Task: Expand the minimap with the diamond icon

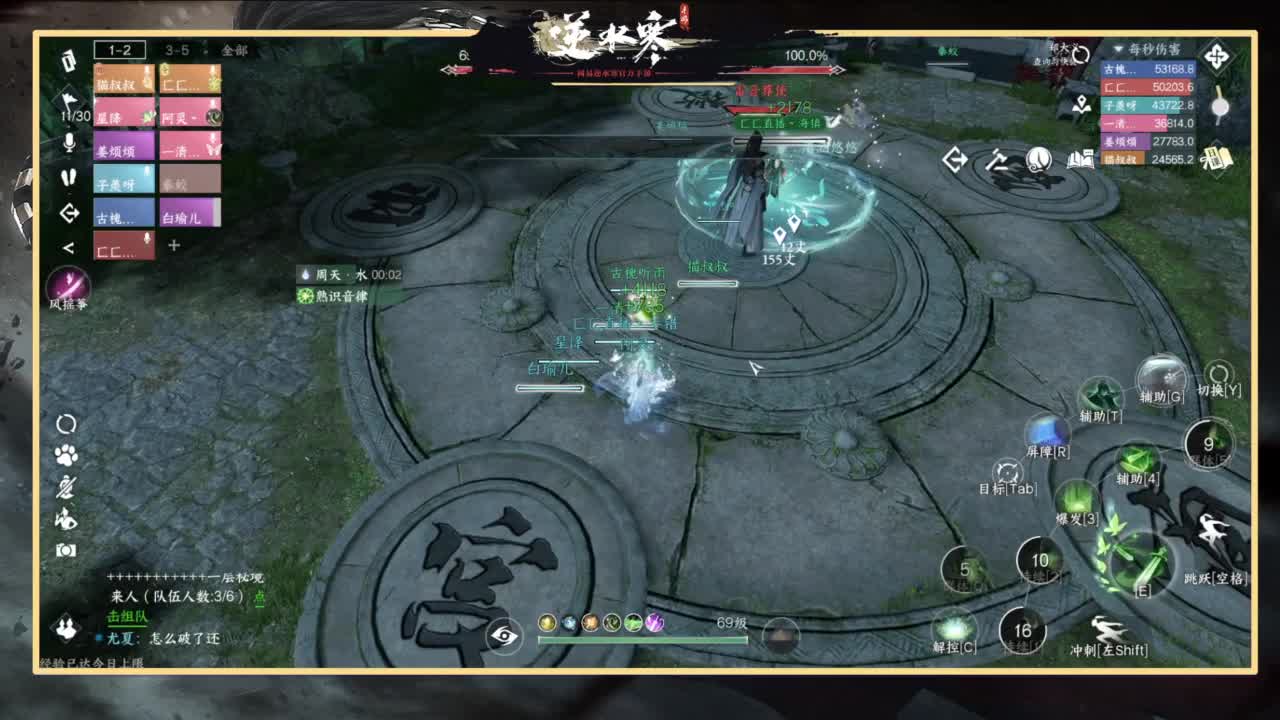Action: tap(1215, 56)
